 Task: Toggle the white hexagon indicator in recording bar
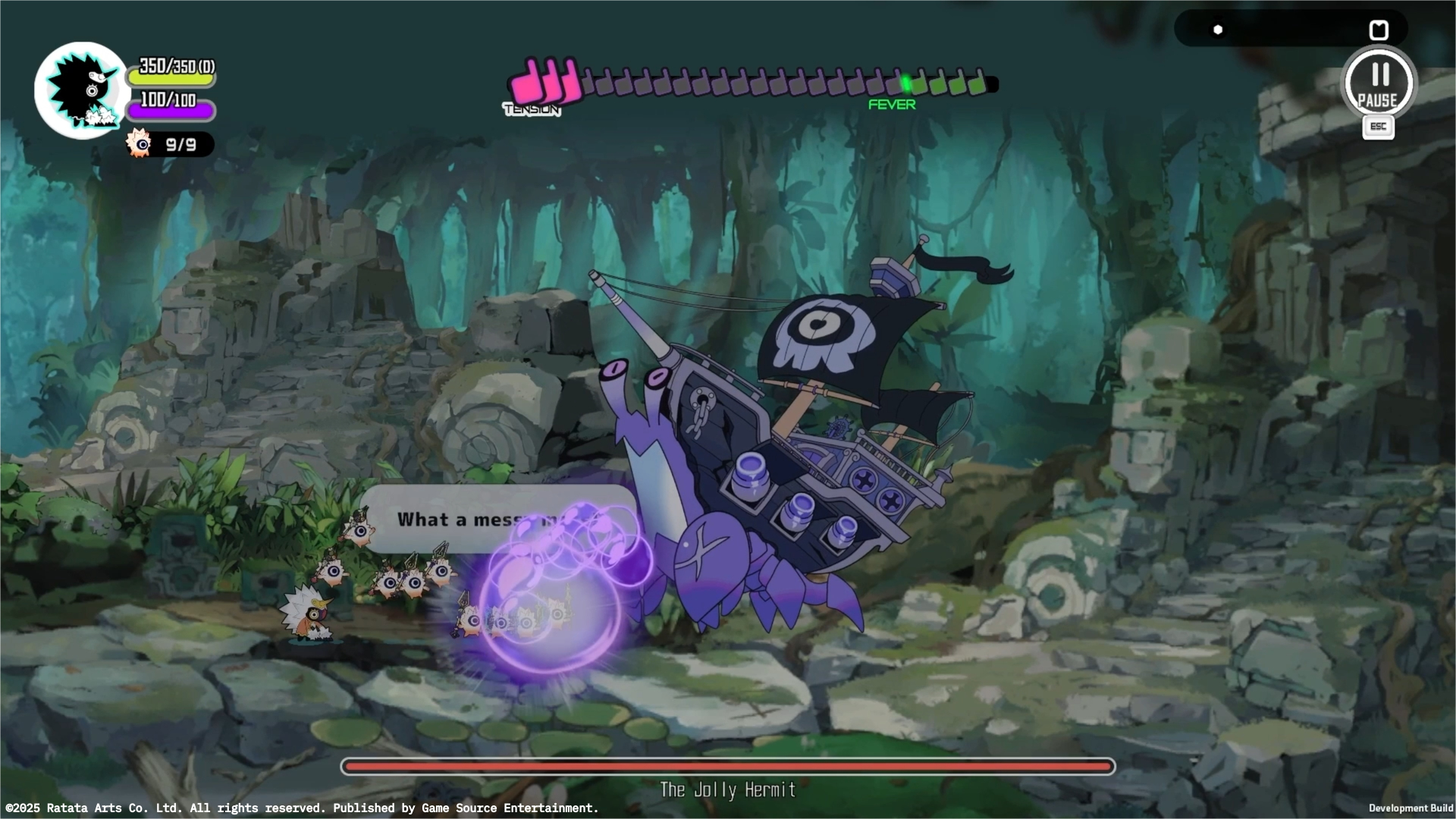coord(1218,29)
